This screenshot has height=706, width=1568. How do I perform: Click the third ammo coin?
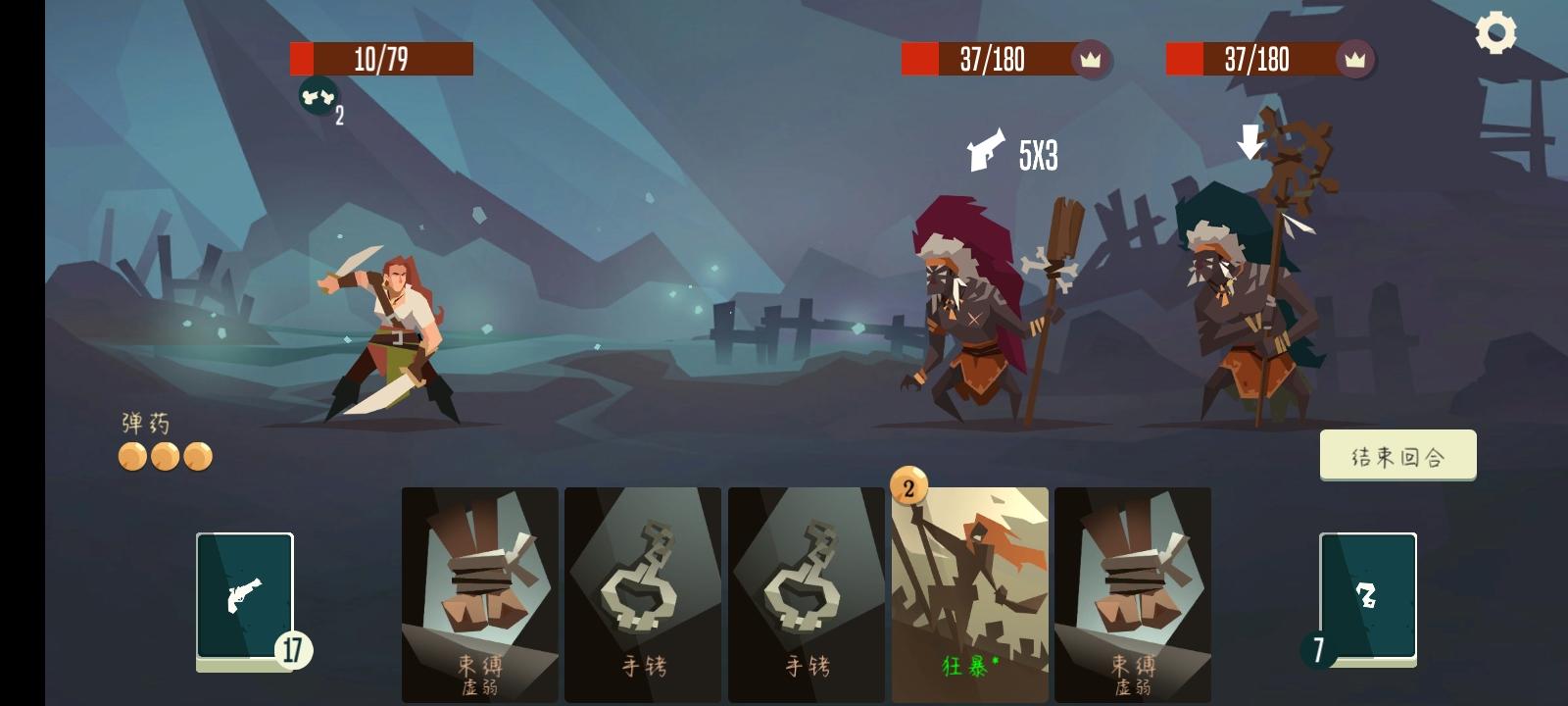click(197, 457)
